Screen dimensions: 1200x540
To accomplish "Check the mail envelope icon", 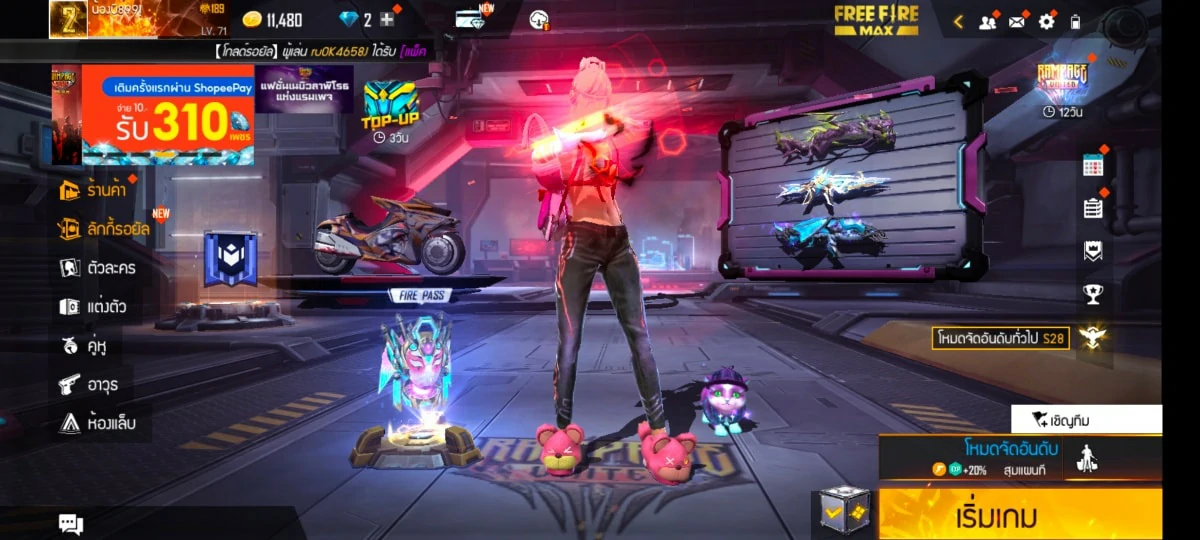I will pyautogui.click(x=1018, y=21).
